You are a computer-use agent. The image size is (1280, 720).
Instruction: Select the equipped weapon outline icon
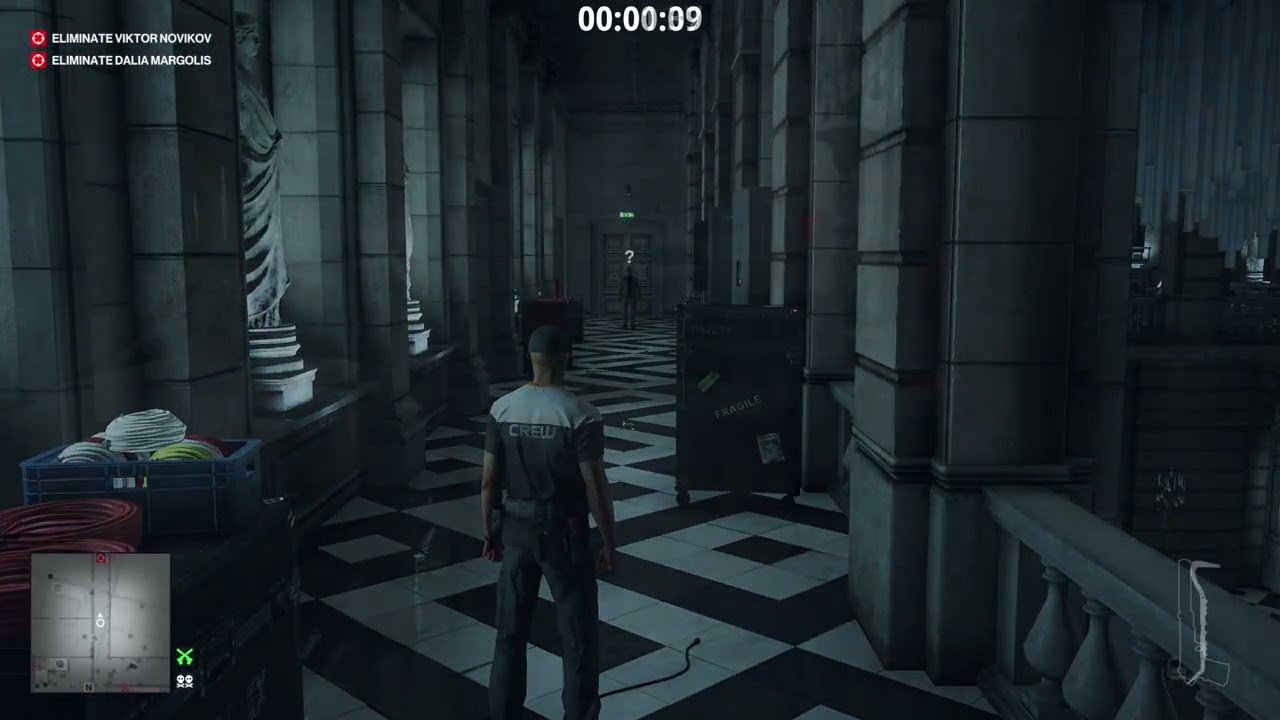click(x=1198, y=622)
